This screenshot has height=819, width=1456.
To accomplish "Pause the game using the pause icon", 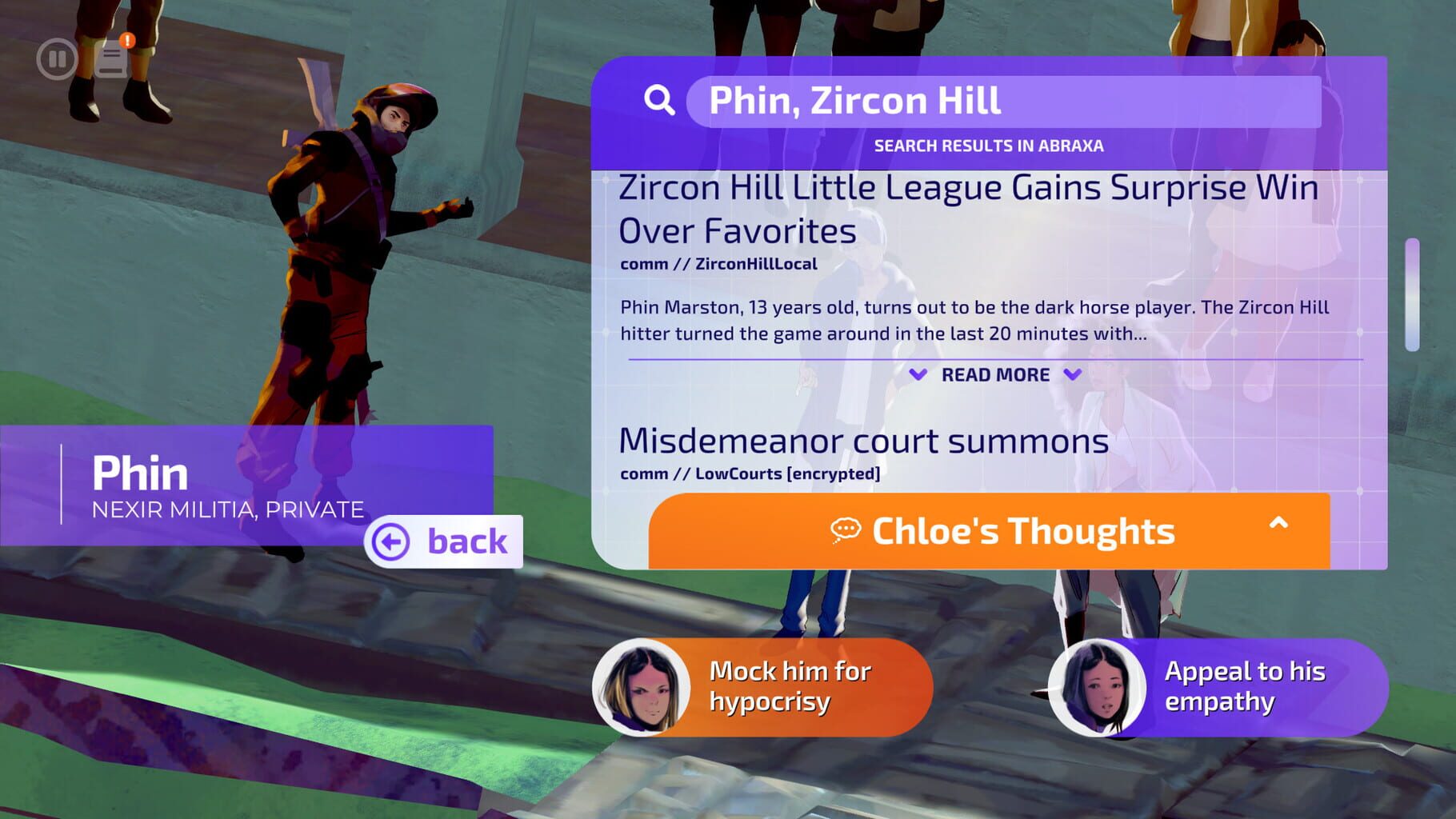I will point(58,58).
